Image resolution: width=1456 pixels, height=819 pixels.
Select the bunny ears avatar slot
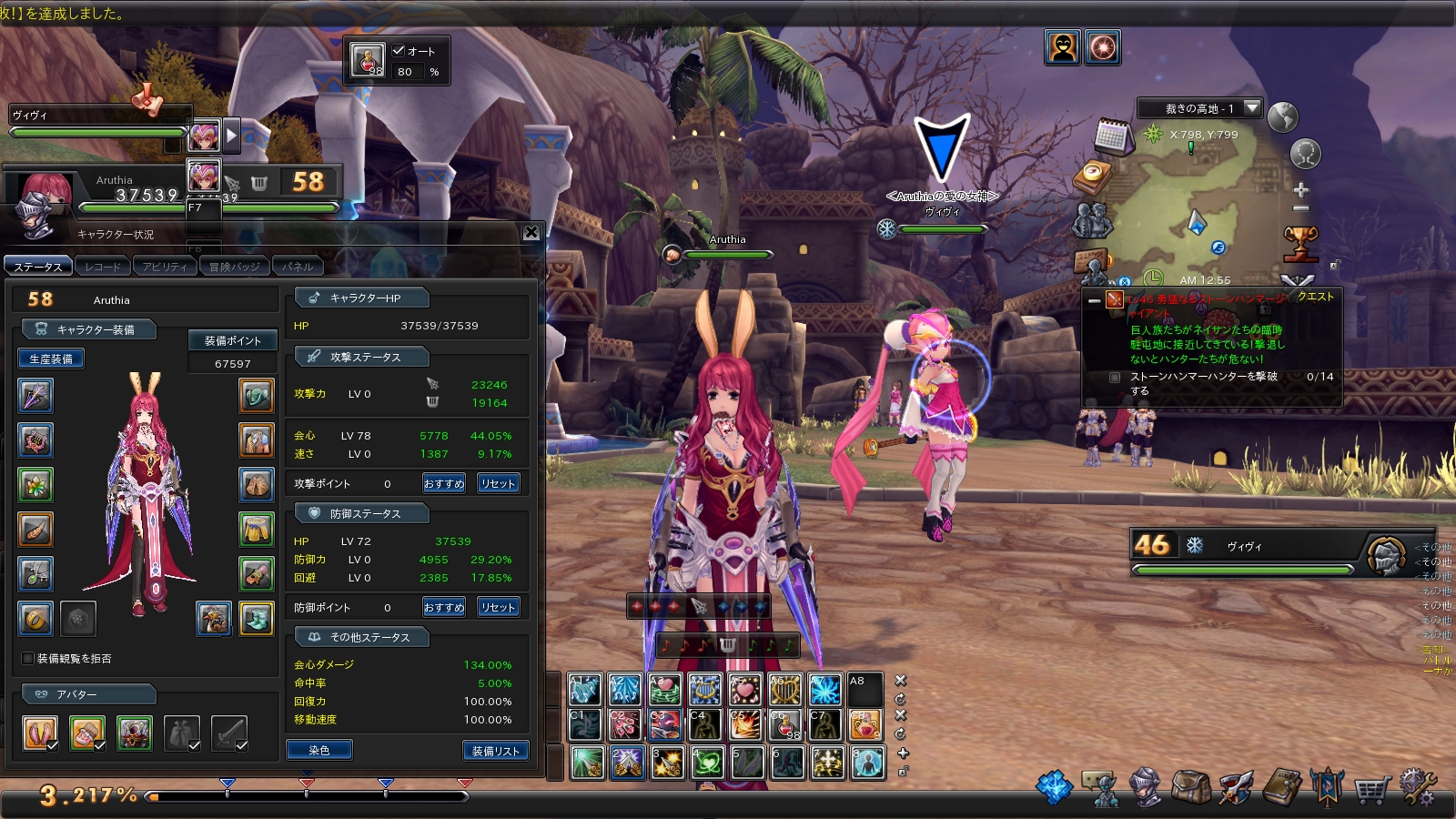[40, 733]
